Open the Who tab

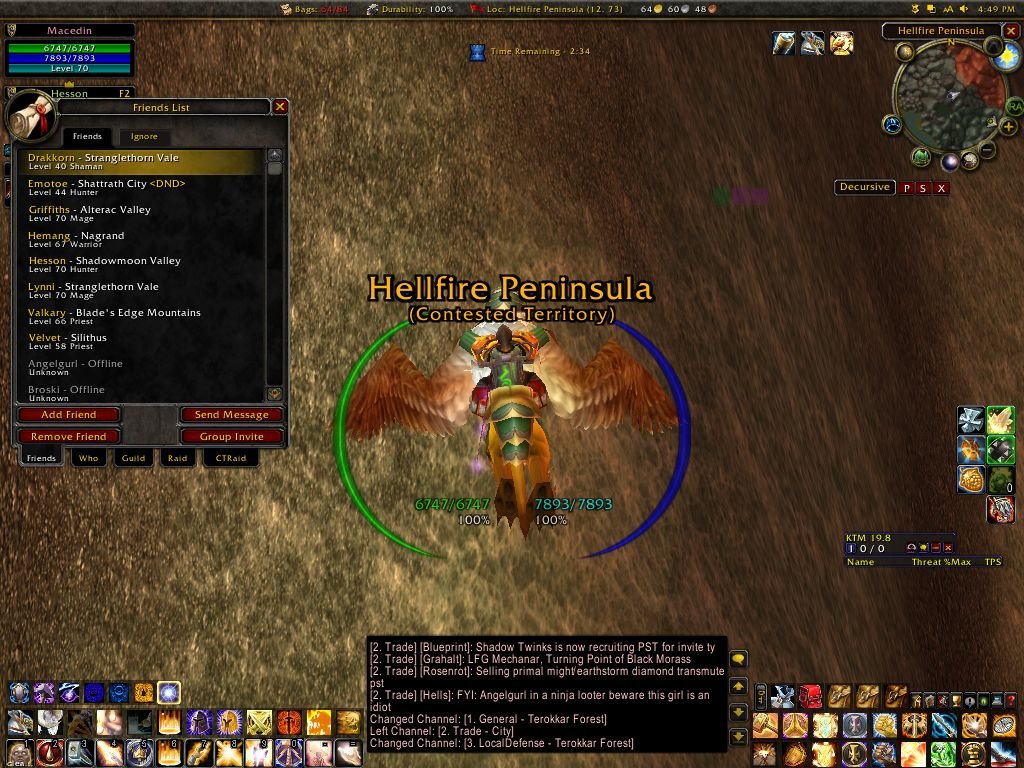coord(89,458)
